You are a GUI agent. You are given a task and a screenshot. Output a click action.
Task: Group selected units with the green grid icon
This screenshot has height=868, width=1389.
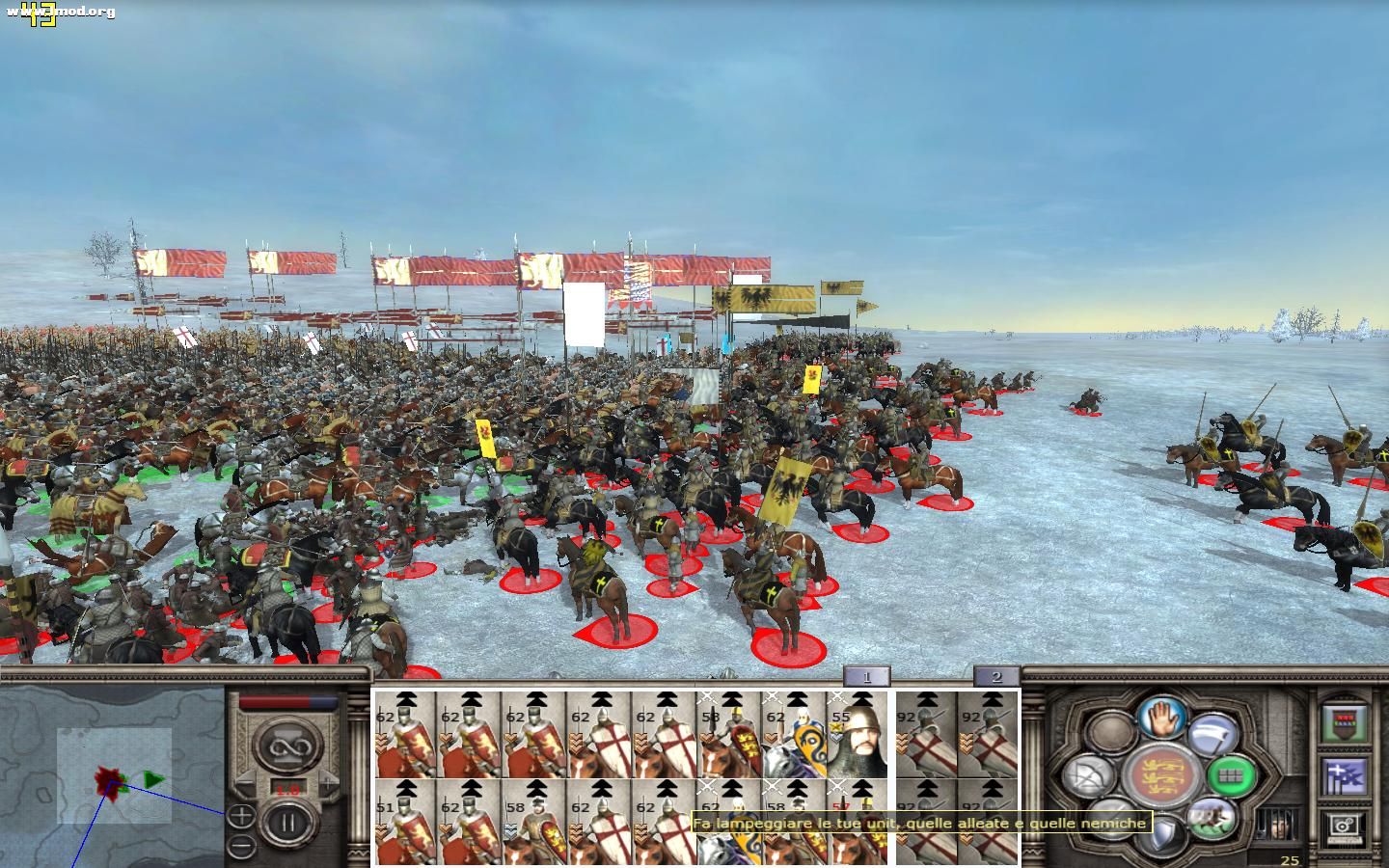[1232, 775]
